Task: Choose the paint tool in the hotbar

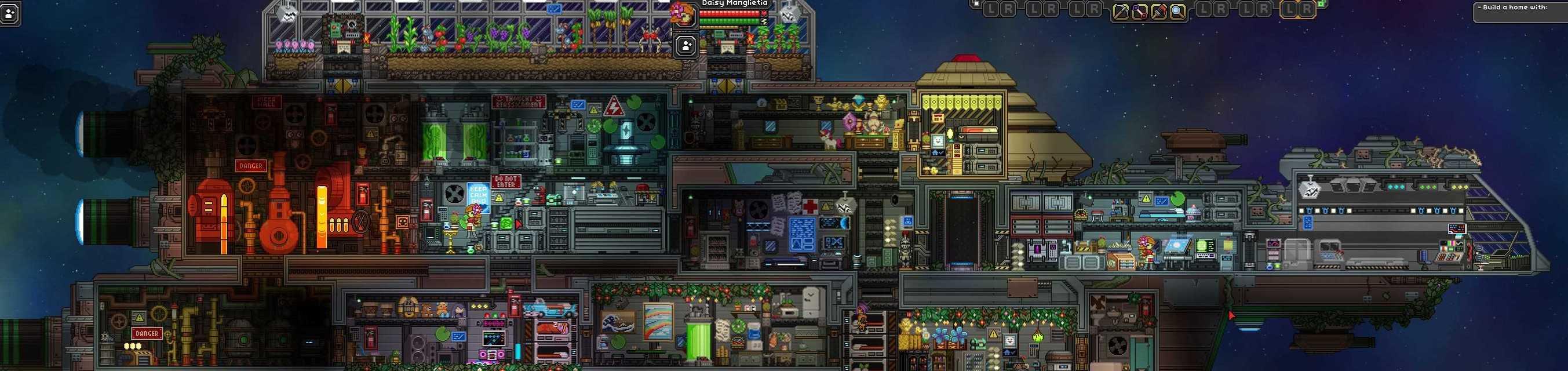Action: [1158, 11]
